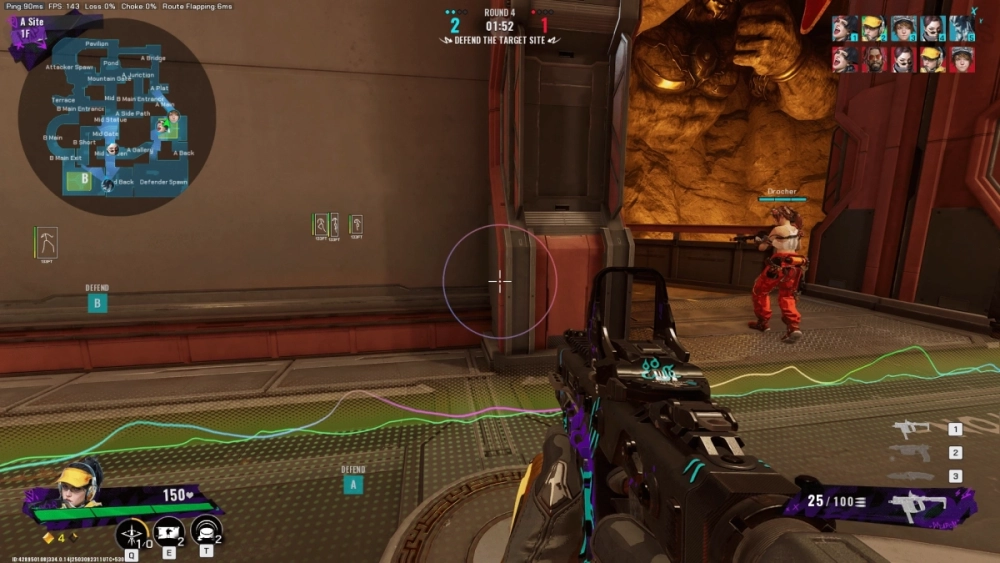Use the flag banner ability icon

(167, 534)
